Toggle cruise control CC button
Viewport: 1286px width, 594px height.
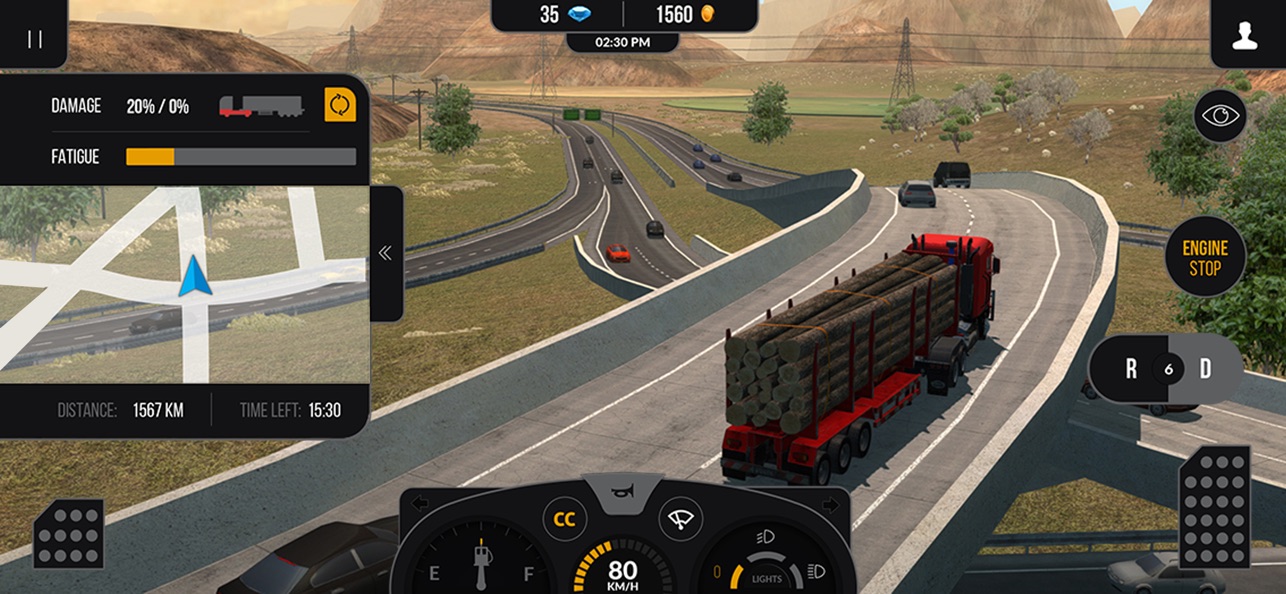point(565,520)
